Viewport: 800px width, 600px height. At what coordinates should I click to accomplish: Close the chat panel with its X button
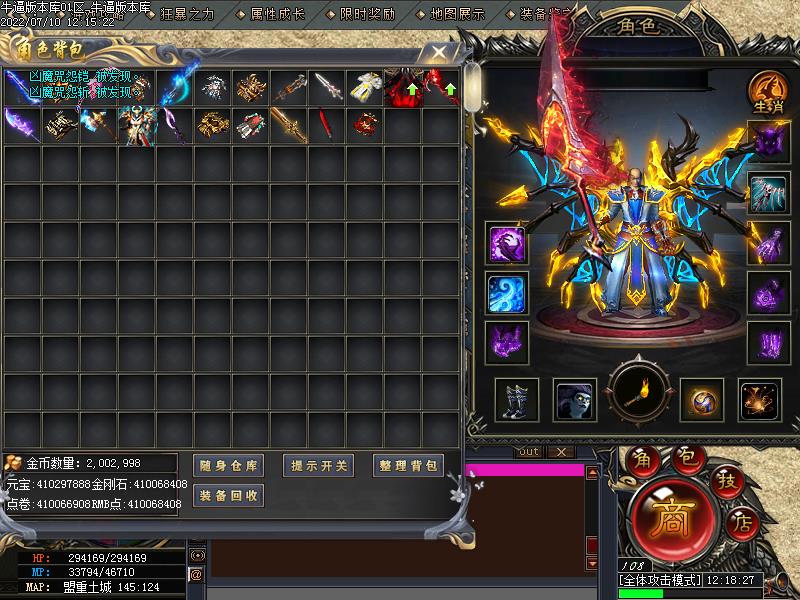[x=562, y=452]
